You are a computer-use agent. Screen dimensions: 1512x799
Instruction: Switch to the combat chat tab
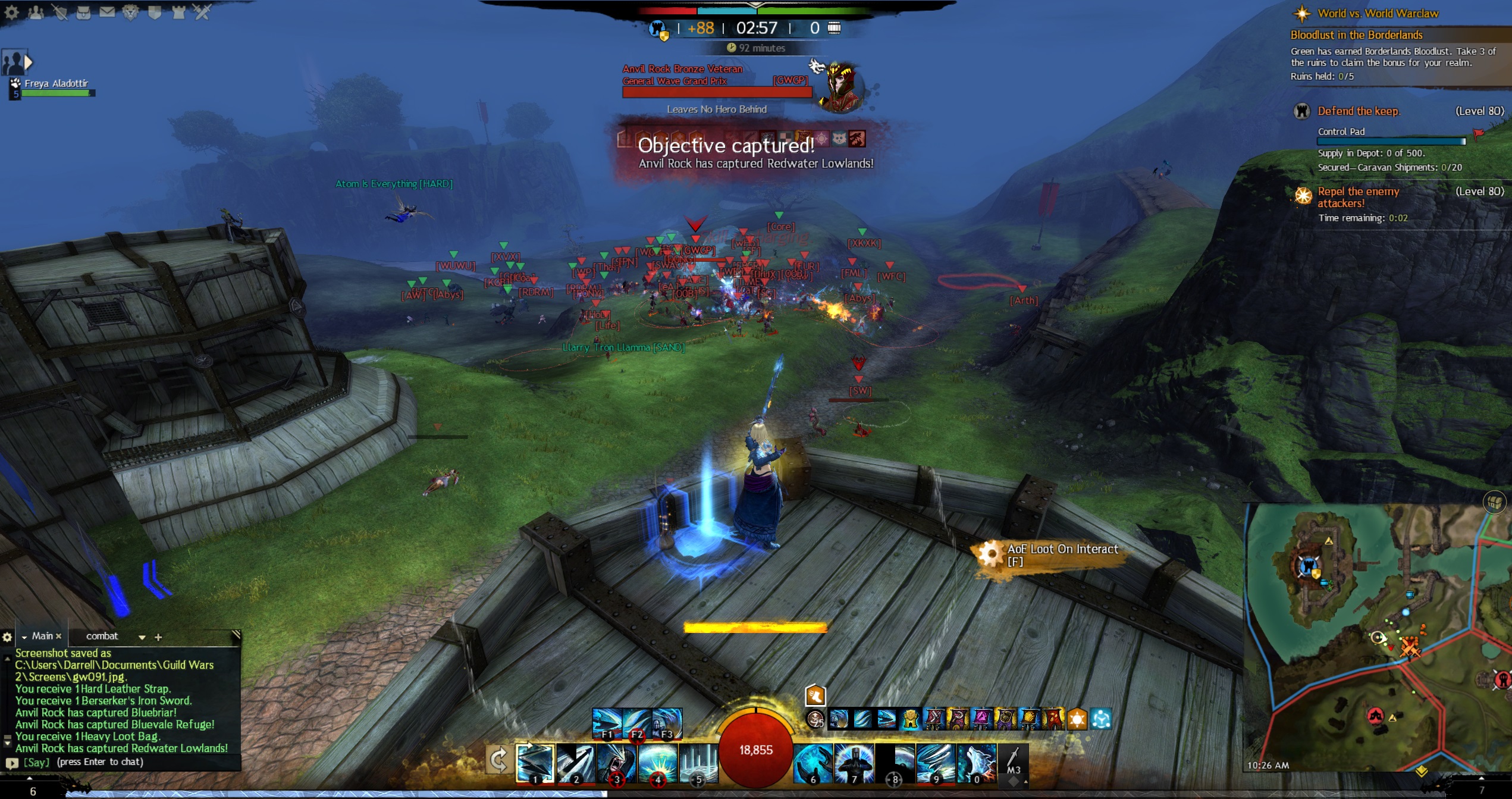102,636
